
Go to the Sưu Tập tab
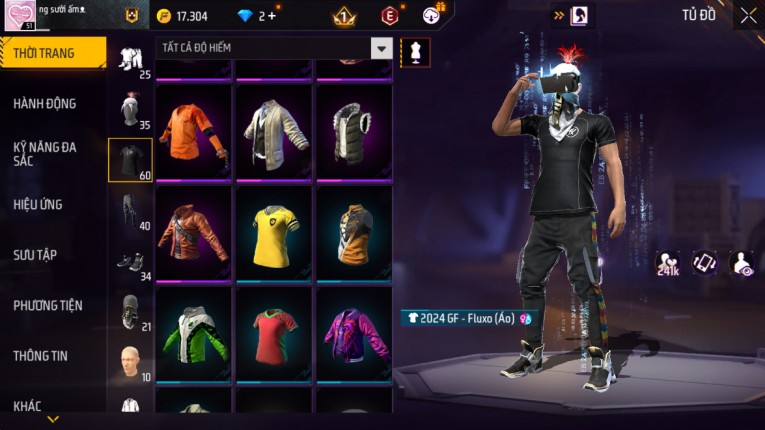[35, 255]
